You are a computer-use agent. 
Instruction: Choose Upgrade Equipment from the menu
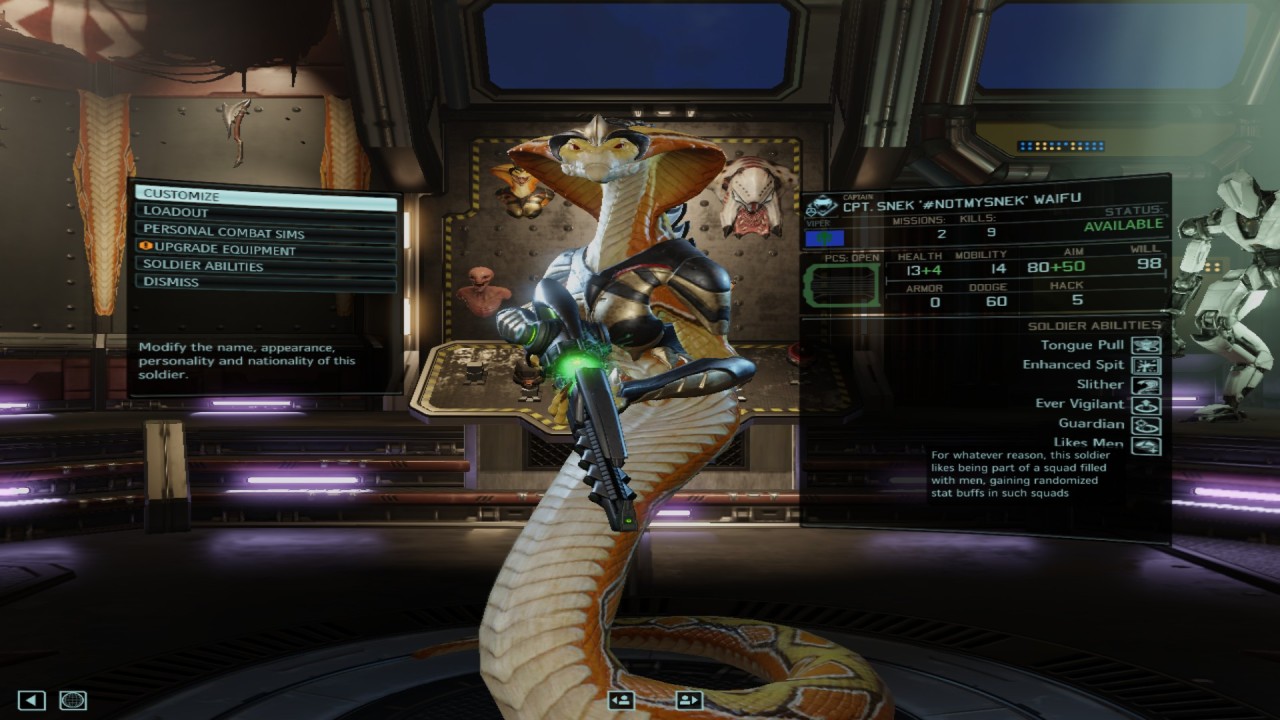[265, 249]
